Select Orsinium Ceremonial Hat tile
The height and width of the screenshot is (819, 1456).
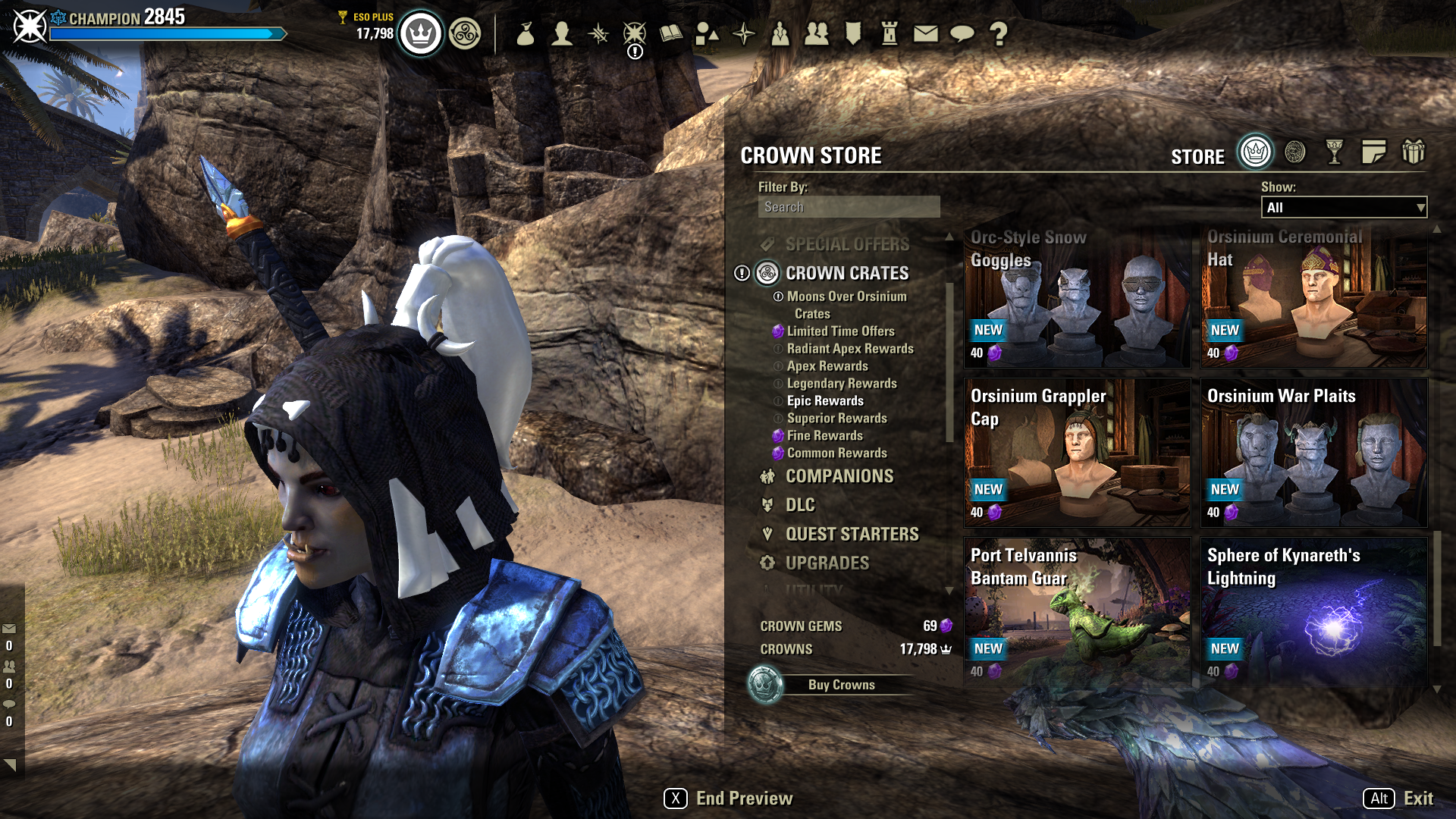(1313, 298)
